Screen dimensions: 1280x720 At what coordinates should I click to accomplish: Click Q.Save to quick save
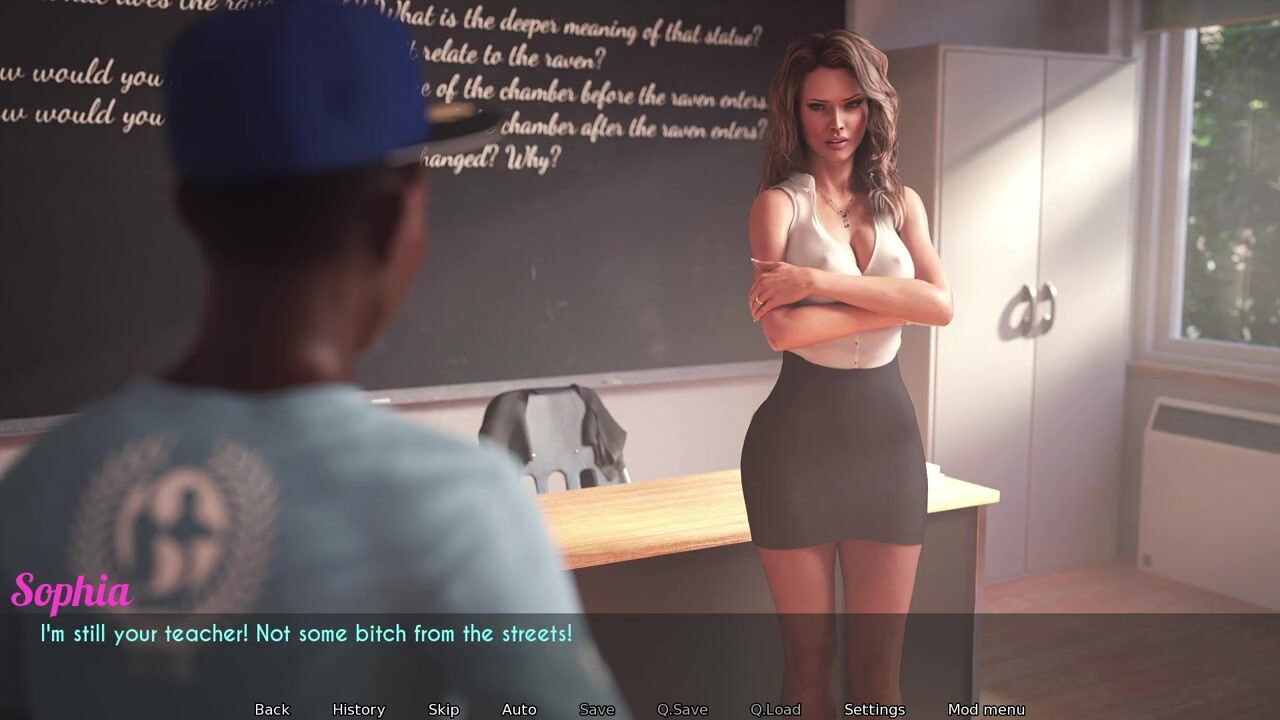(x=682, y=709)
